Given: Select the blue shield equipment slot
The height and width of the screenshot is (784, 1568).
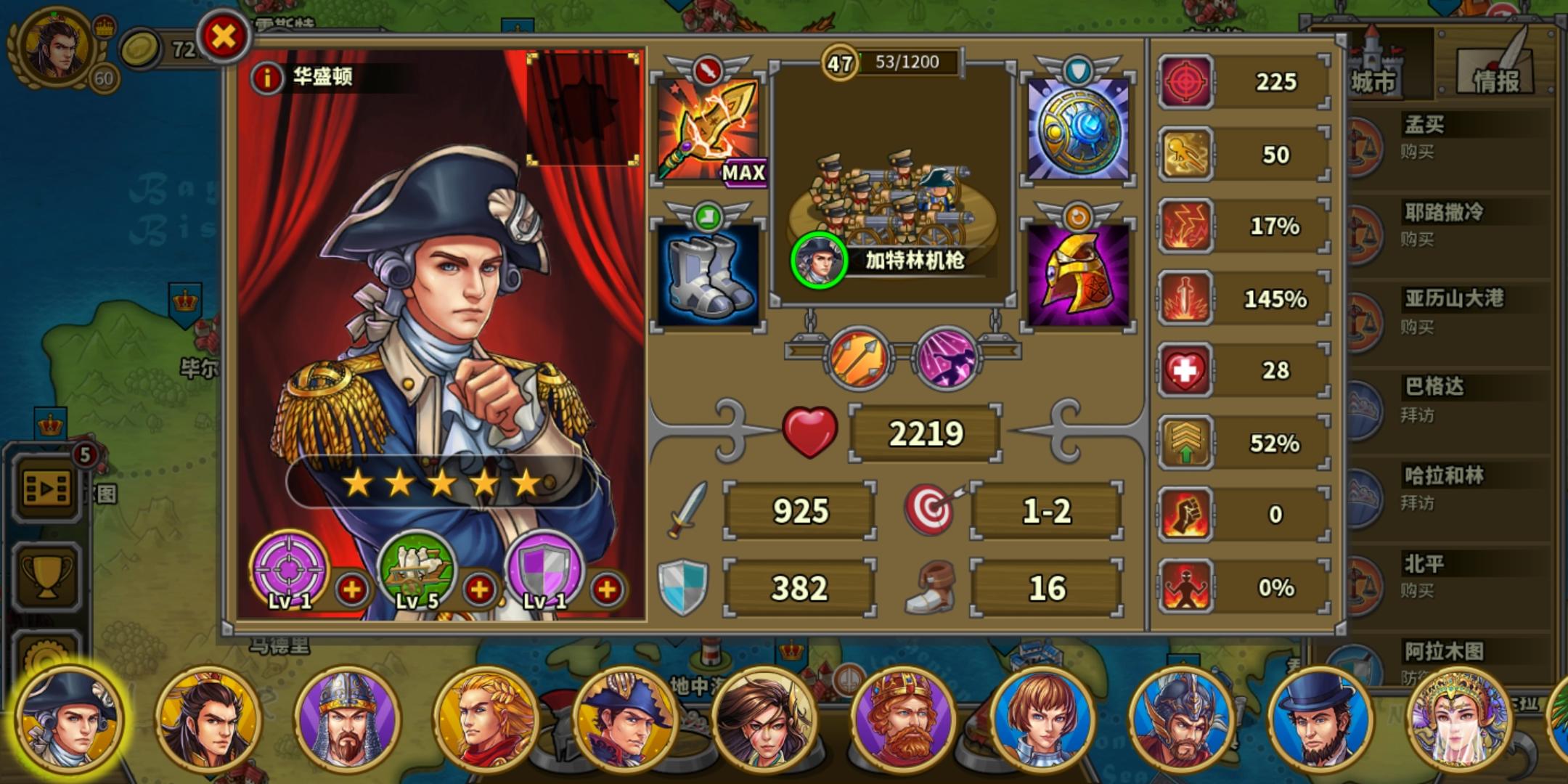Looking at the screenshot, I should [1077, 127].
